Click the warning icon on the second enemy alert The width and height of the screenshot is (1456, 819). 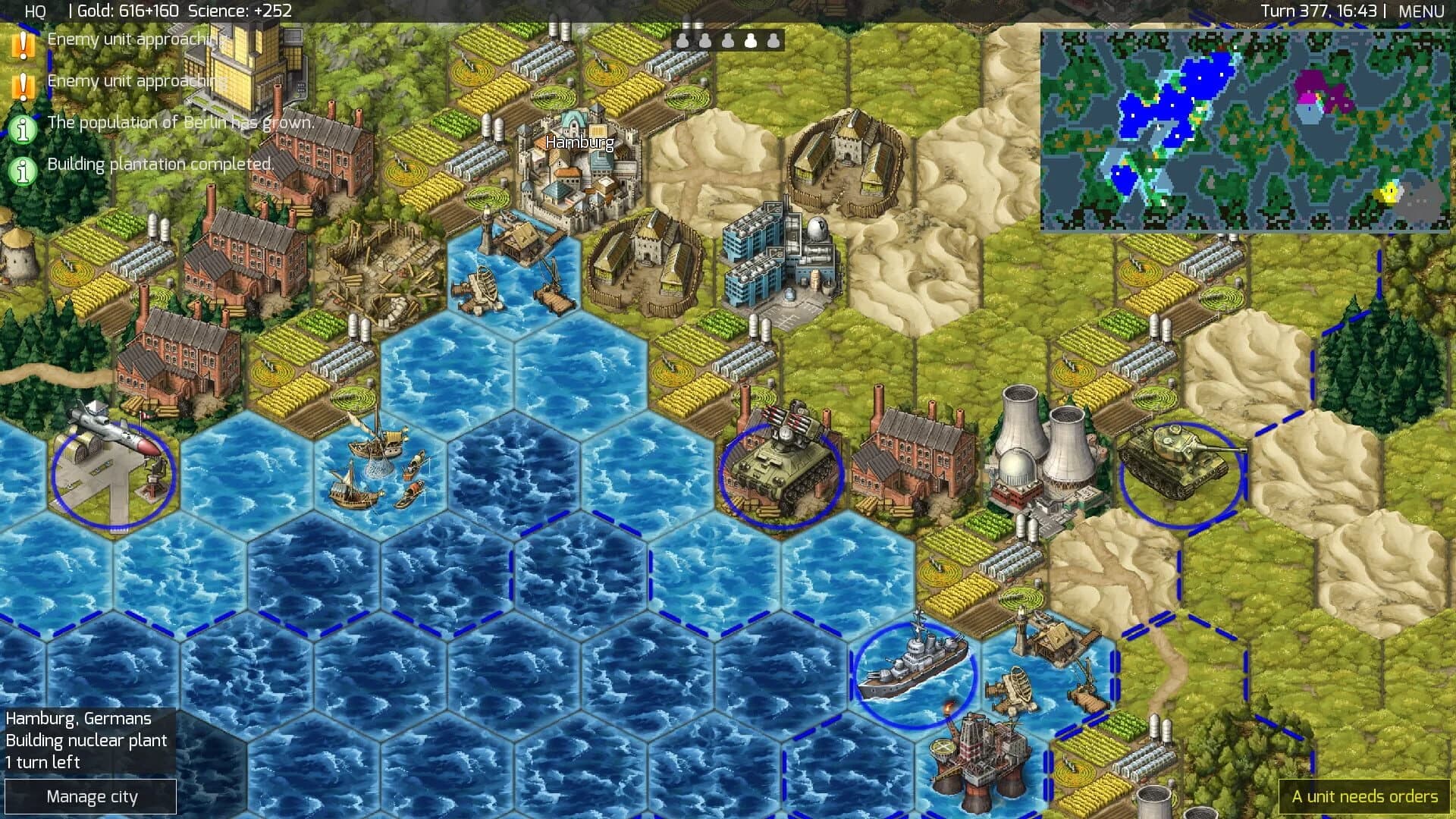pyautogui.click(x=25, y=83)
